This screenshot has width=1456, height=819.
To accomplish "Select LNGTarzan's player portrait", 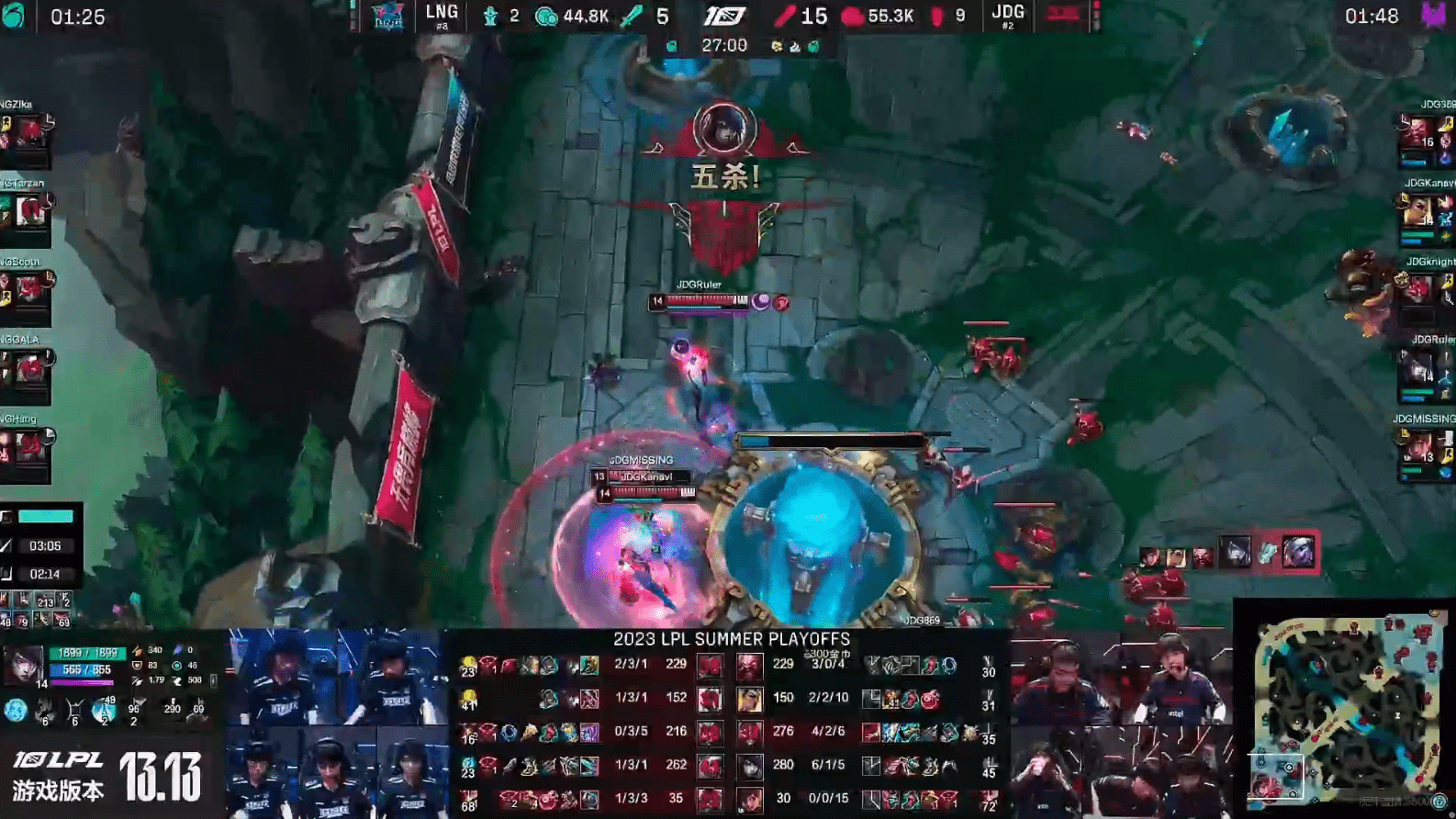I will (x=28, y=213).
